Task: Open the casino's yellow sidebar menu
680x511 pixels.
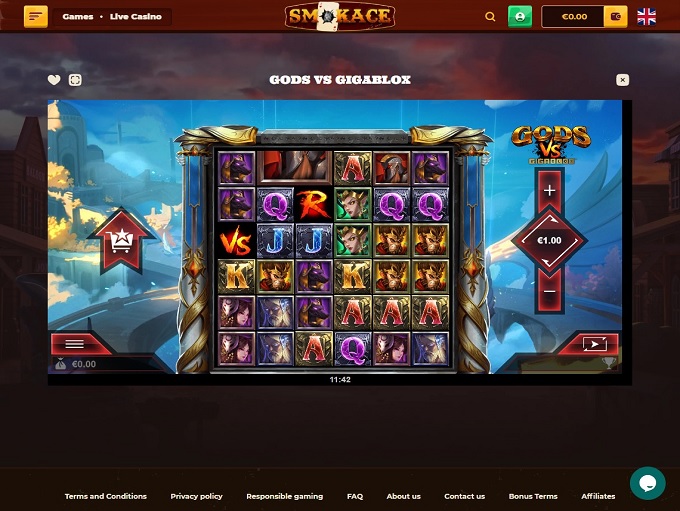Action: pos(36,16)
